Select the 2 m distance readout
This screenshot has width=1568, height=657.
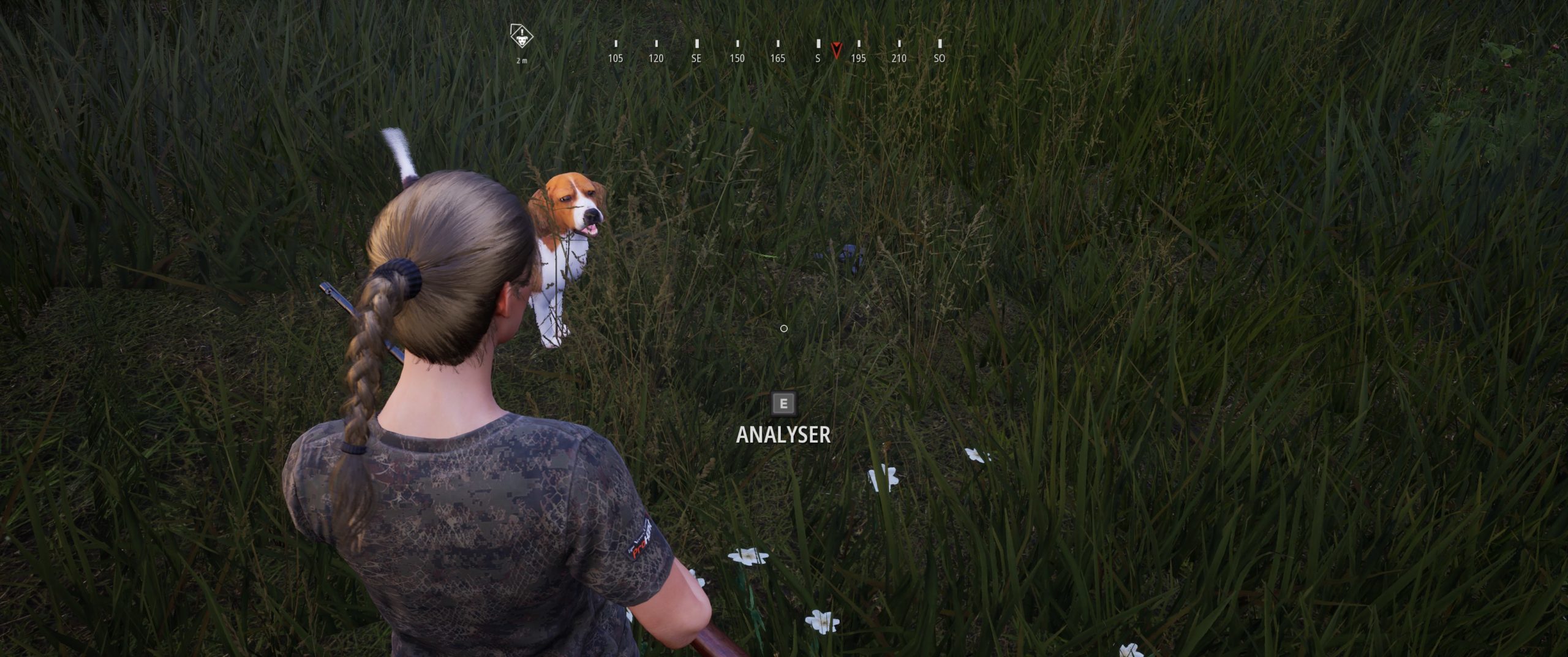click(522, 61)
